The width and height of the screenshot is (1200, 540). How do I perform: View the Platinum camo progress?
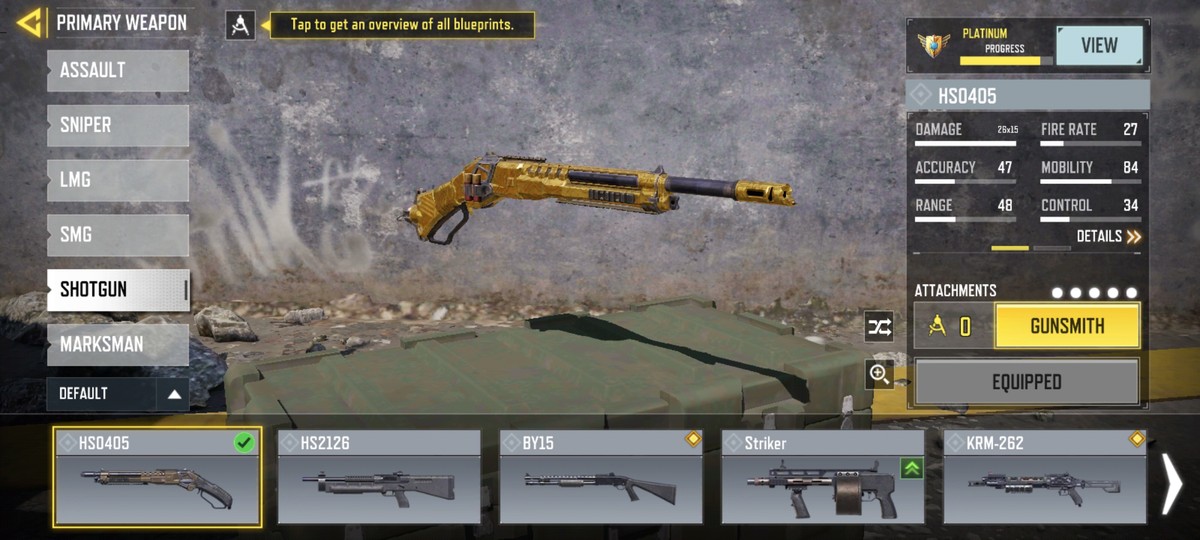pyautogui.click(x=1099, y=46)
